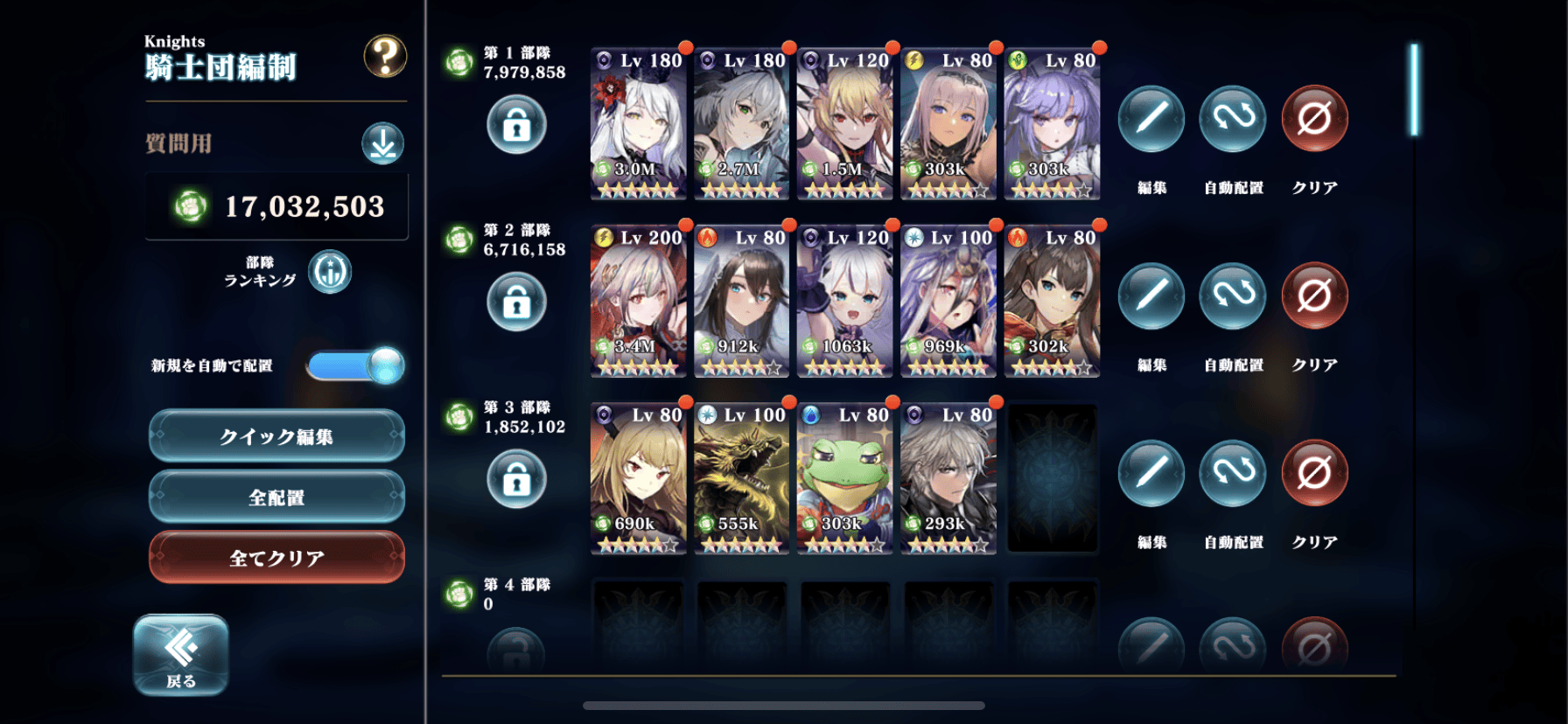Screen dimensions: 1568x724
Task: Choose the golden dragon Lv 100 card
Action: click(x=741, y=478)
